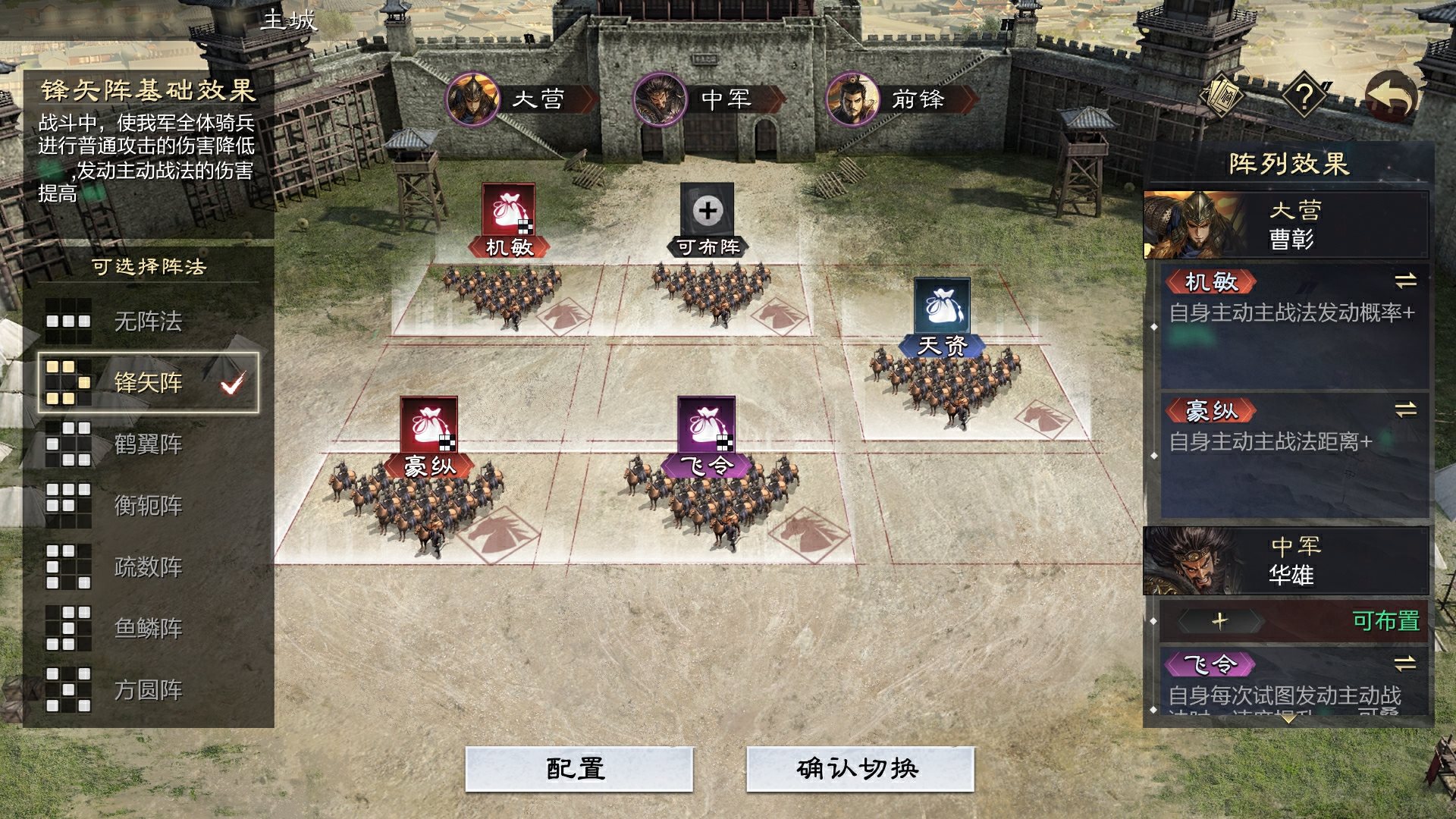Click the 配置 button

[579, 769]
